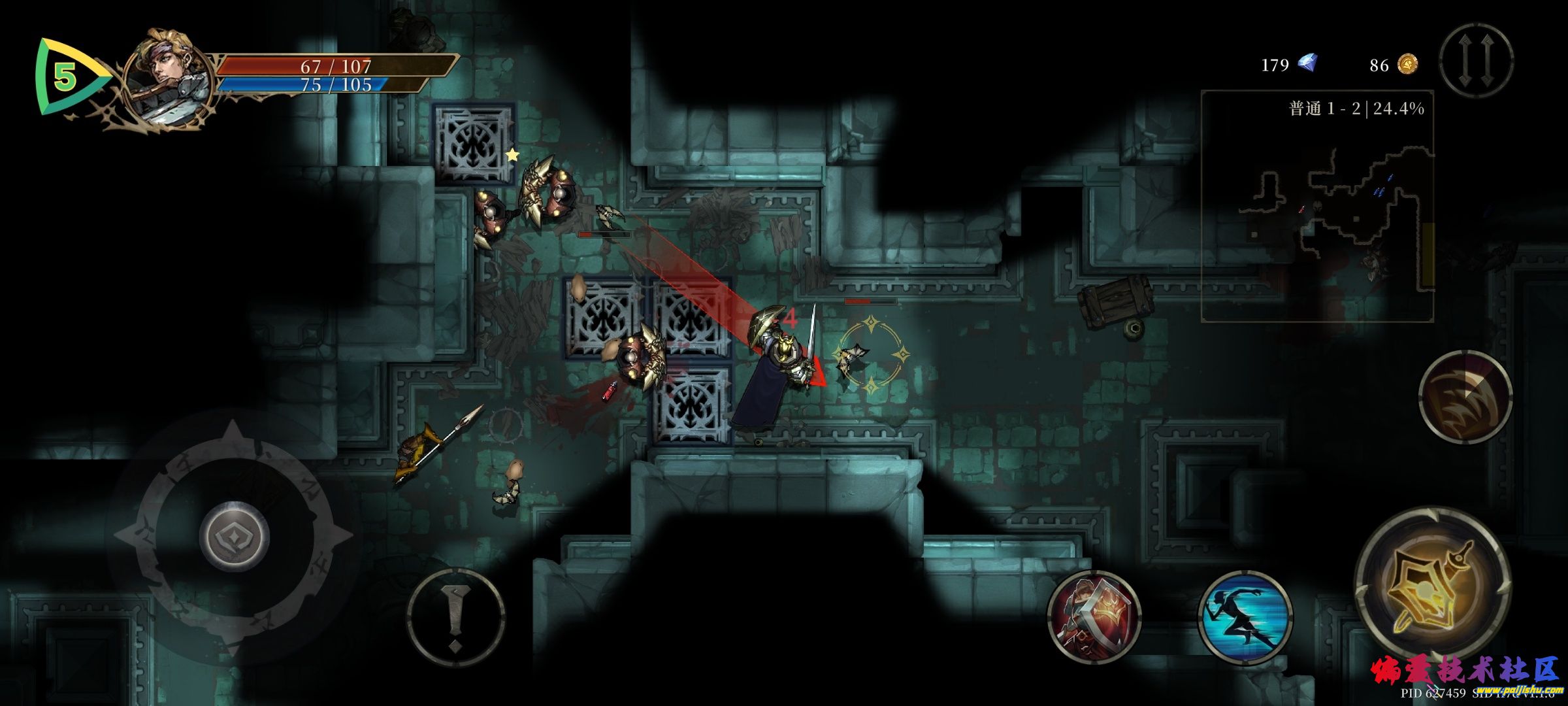1568x706 pixels.
Task: Tap the exclamation mark interact button
Action: point(455,618)
